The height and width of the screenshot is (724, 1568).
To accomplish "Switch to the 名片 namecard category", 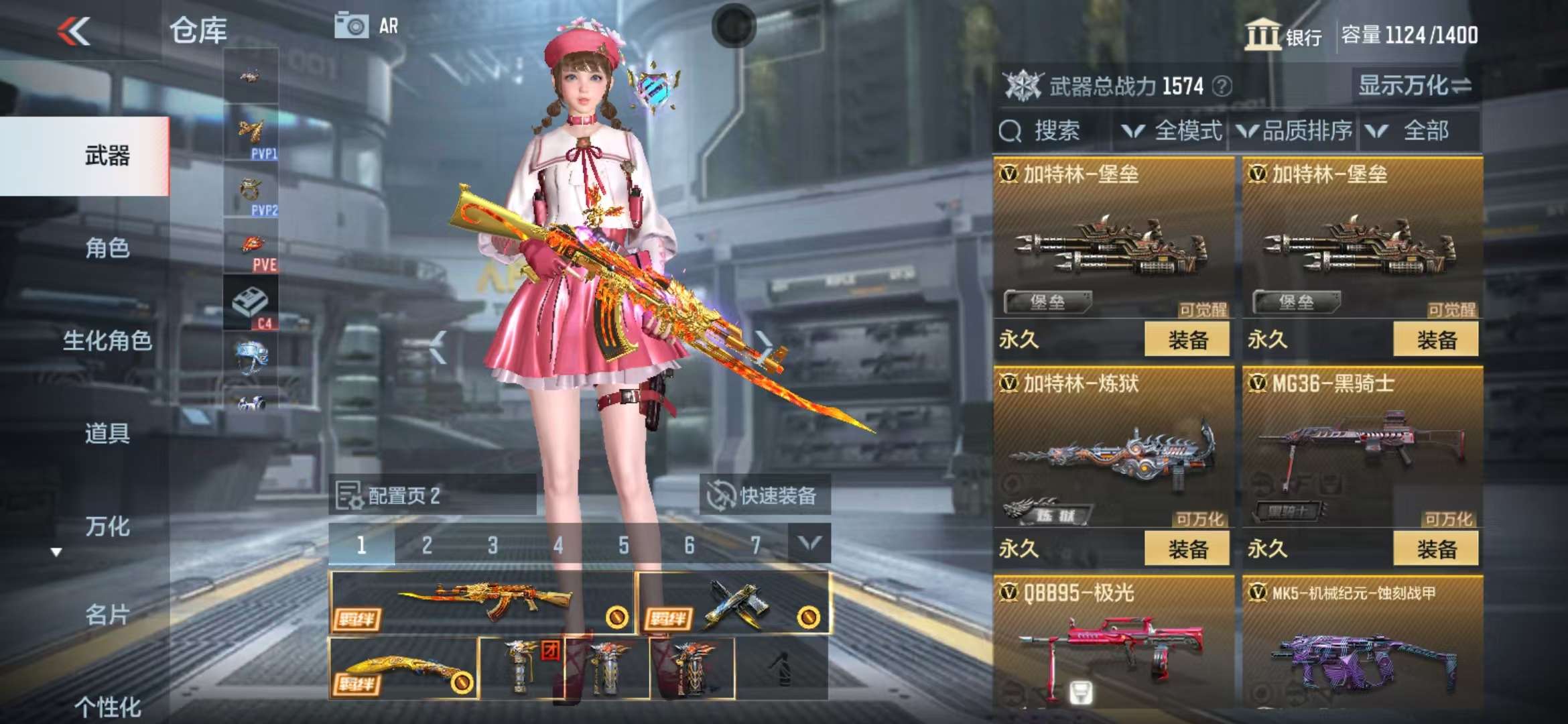I will (107, 614).
